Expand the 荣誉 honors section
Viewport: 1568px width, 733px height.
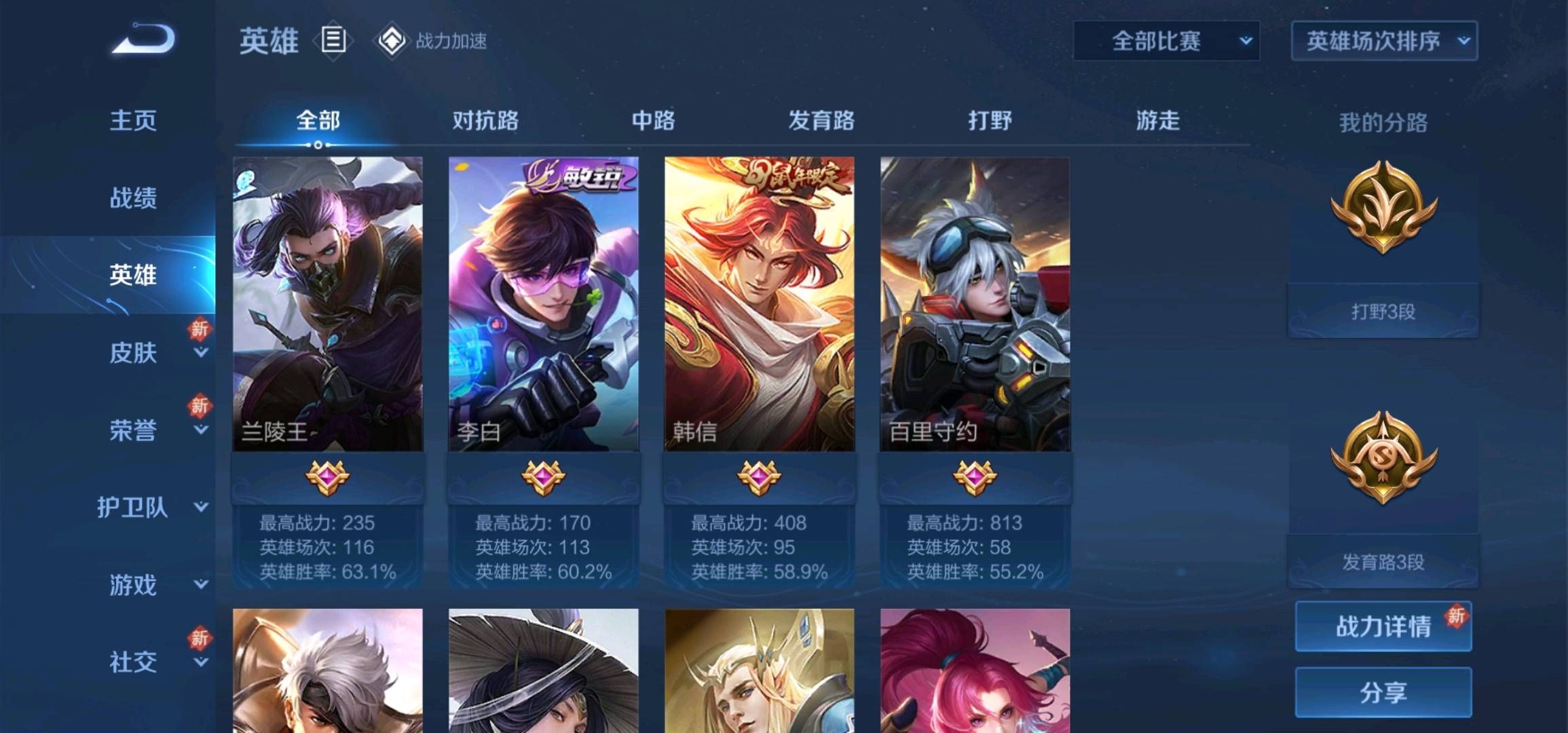(134, 430)
